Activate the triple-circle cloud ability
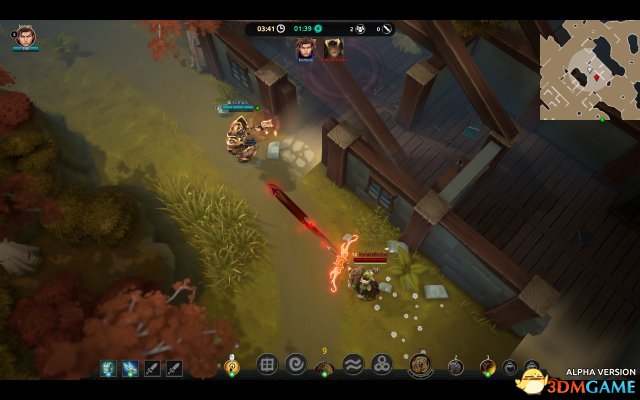 (x=381, y=365)
